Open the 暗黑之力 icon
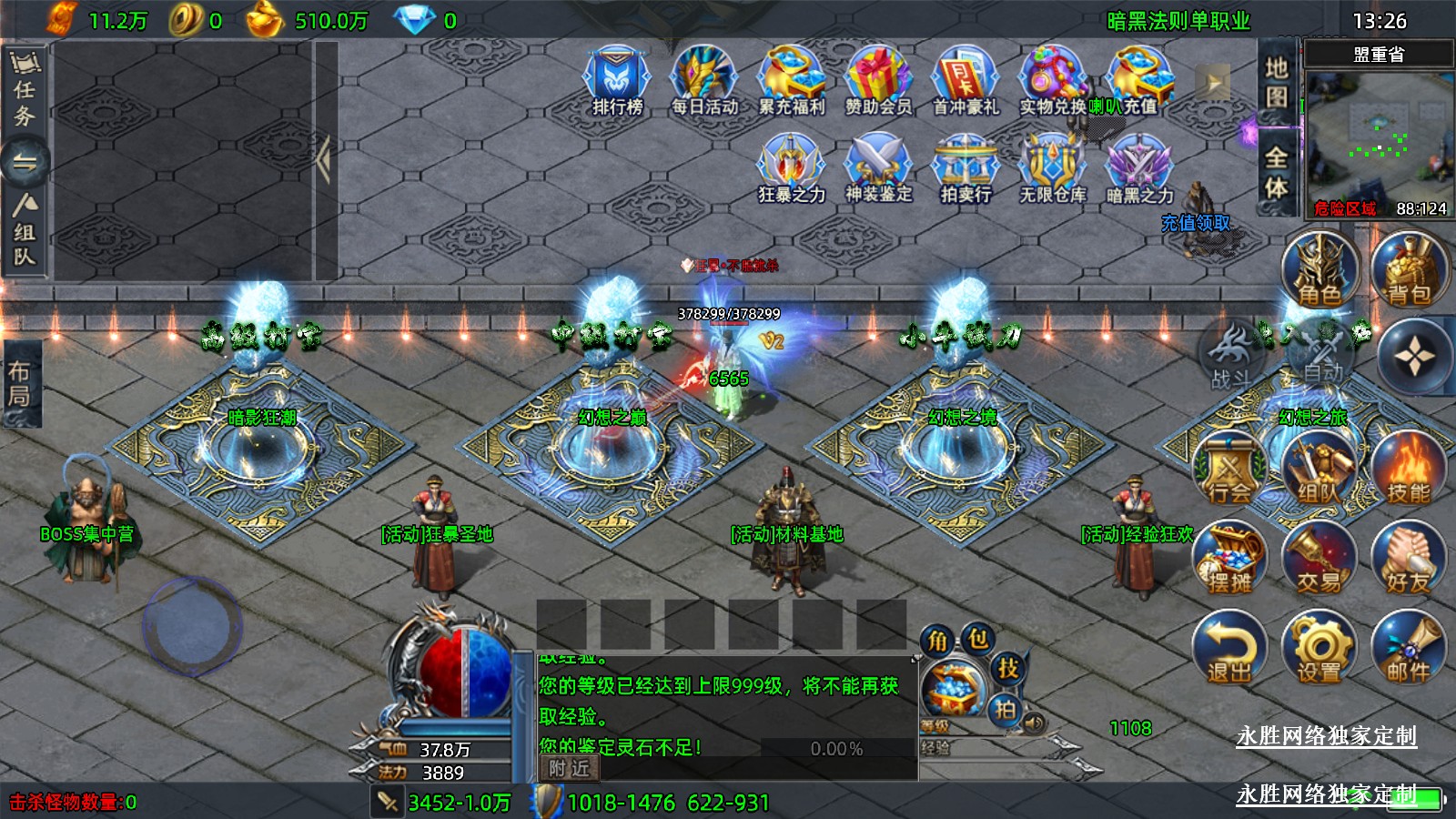1456x819 pixels. click(x=1139, y=167)
